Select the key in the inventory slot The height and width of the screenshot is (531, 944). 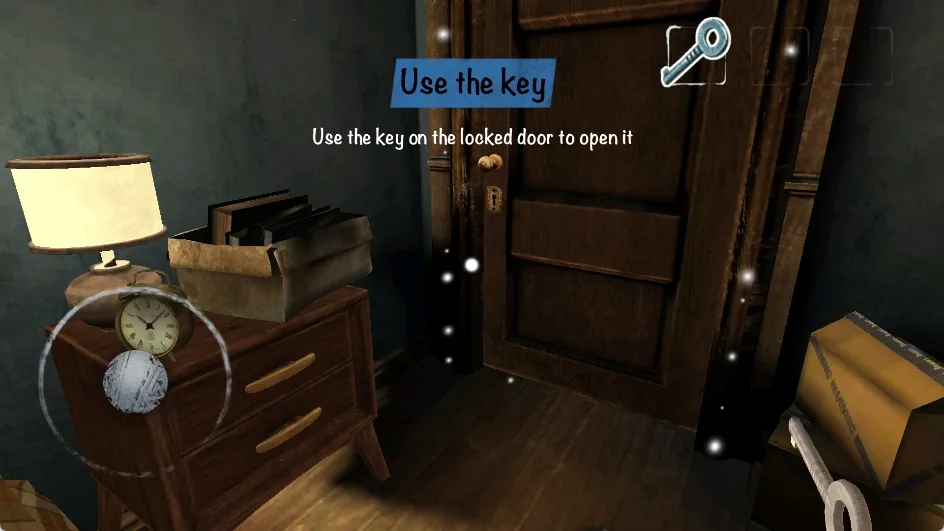pos(695,52)
